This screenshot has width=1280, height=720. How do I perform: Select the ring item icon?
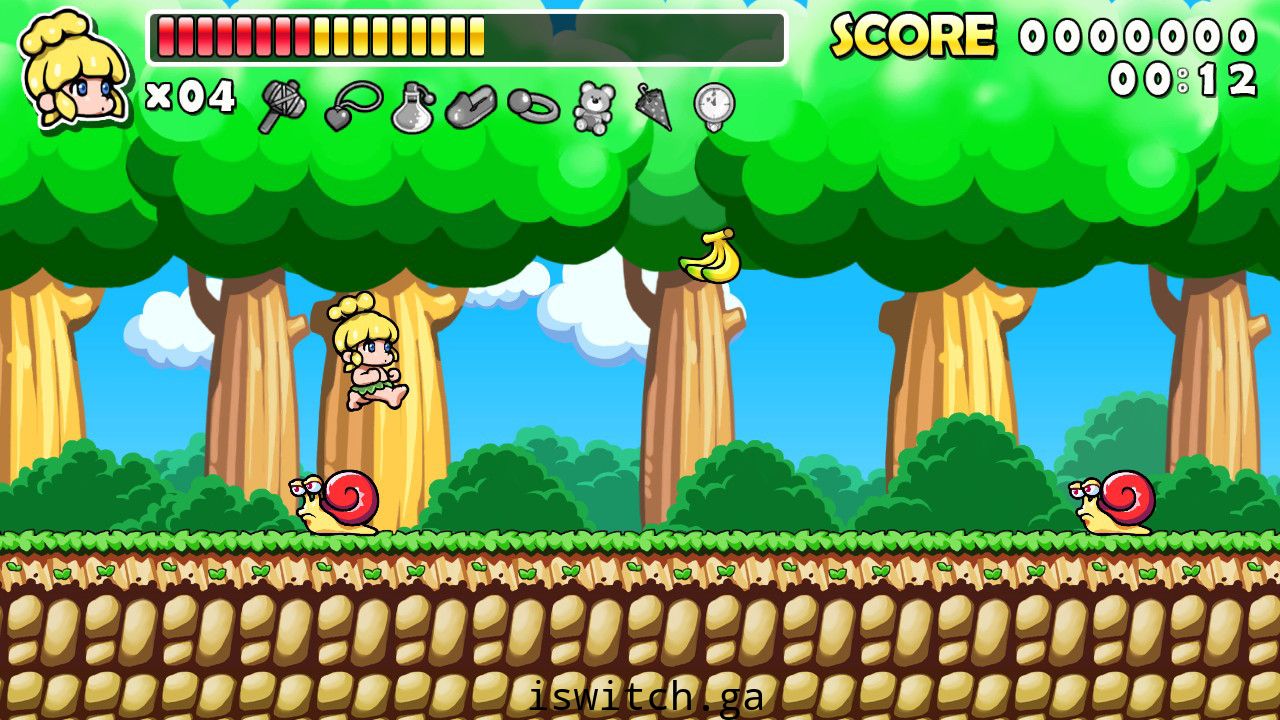coord(533,105)
